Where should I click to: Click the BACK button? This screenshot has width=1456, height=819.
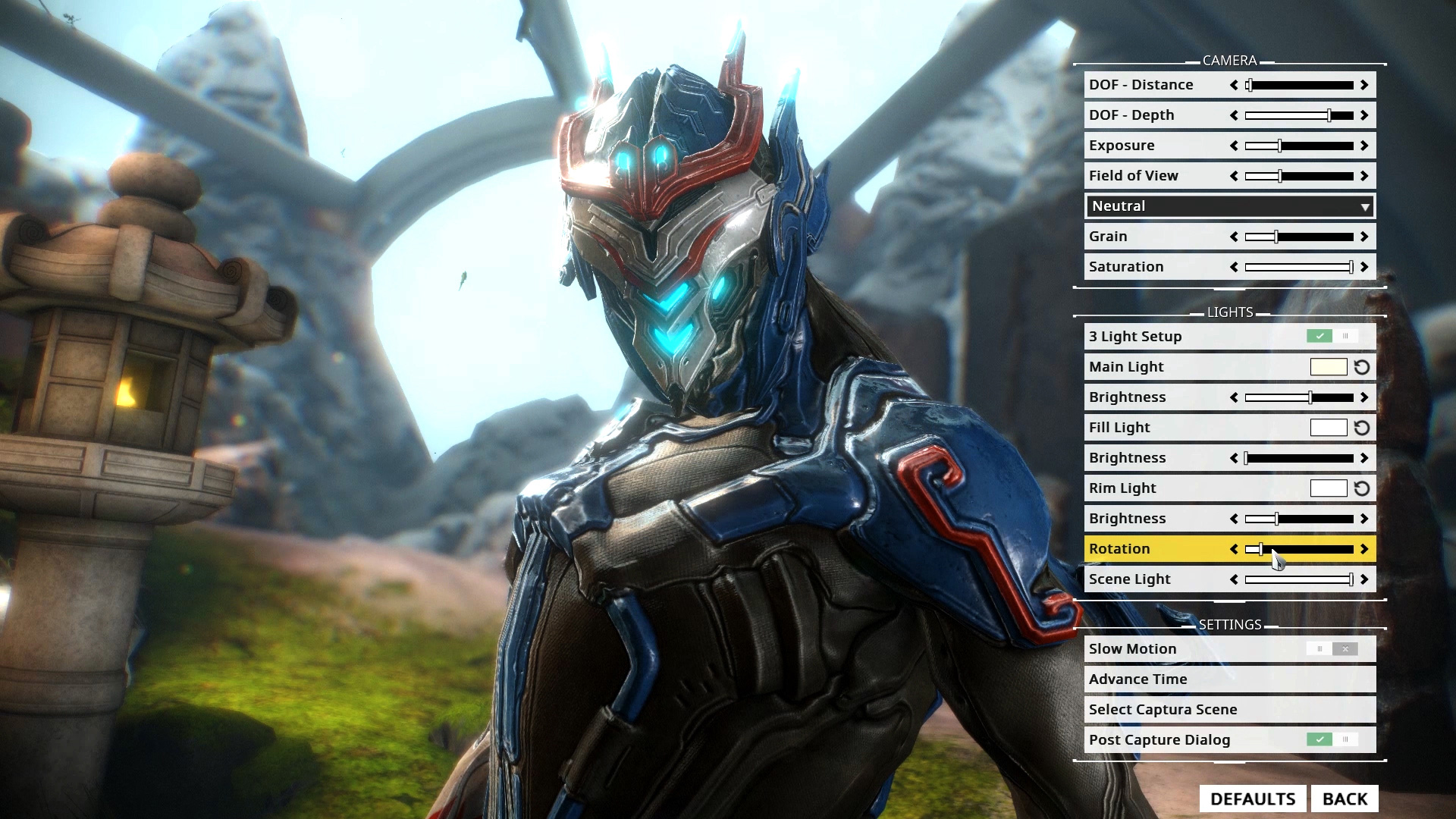point(1346,798)
